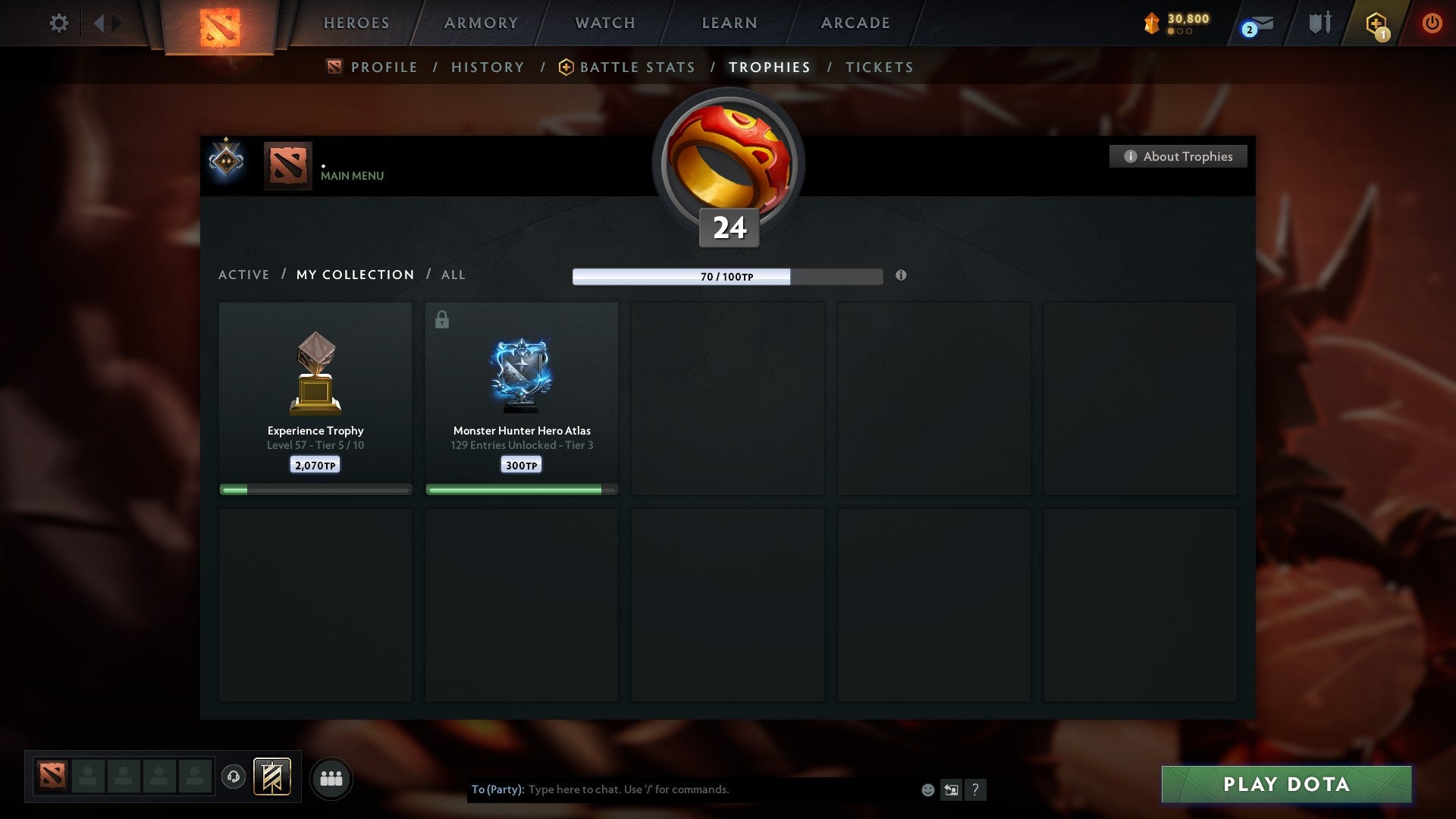Click the guild banner icon near party slots
Viewport: 1456px width, 819px height.
click(x=272, y=777)
